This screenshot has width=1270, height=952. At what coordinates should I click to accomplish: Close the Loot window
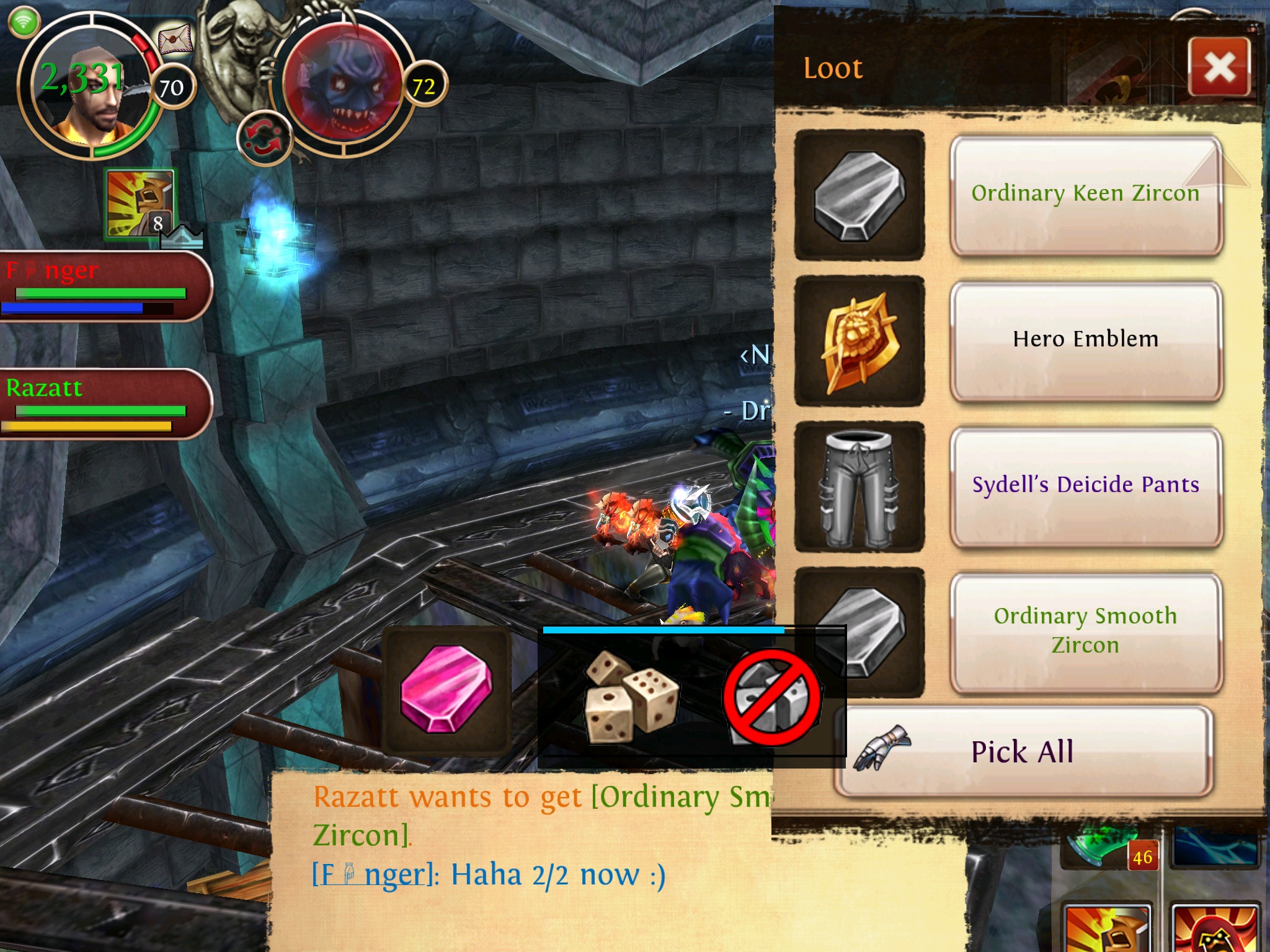coord(1219,67)
